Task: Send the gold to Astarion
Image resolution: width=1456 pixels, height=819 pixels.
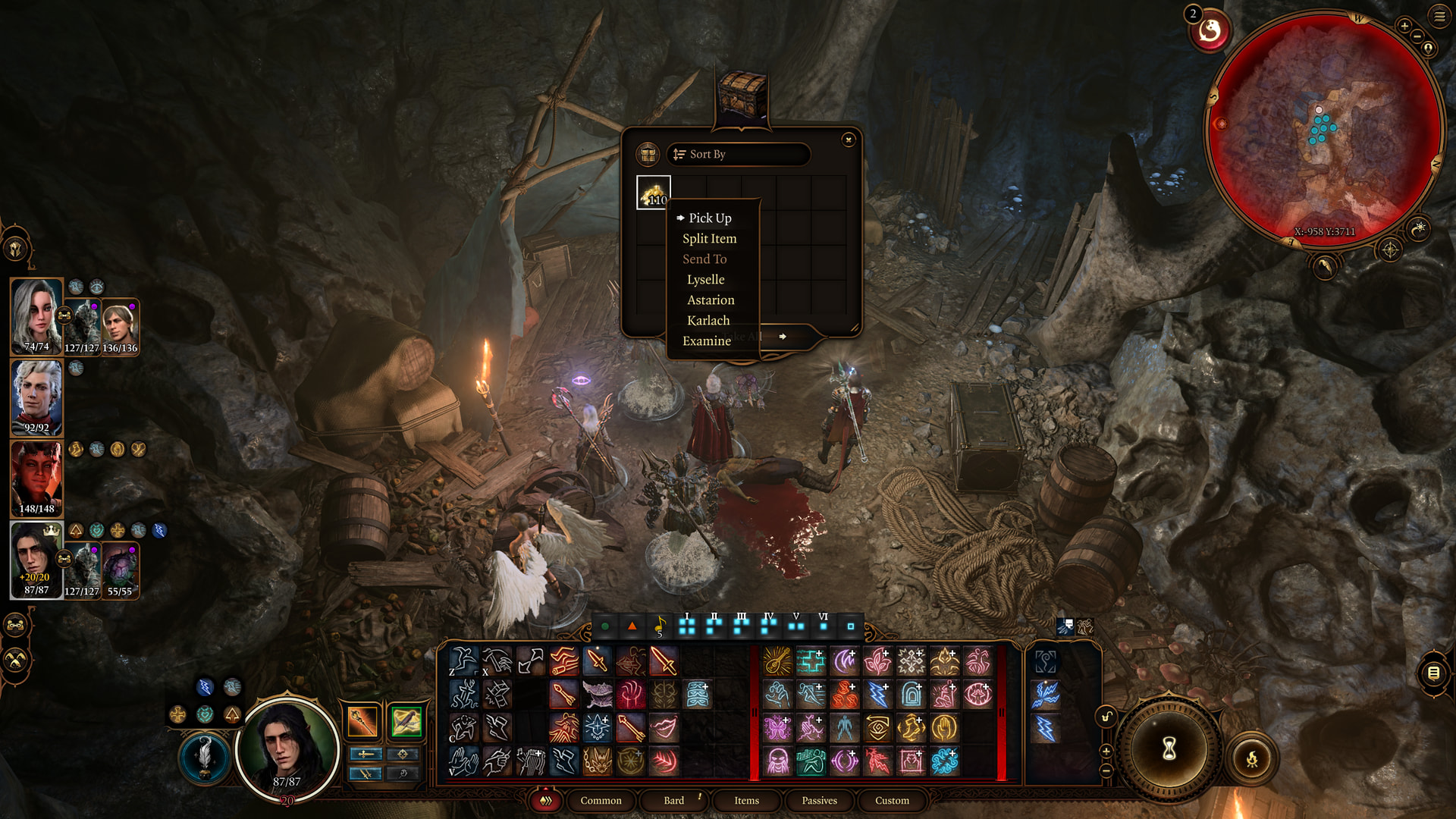Action: [711, 300]
